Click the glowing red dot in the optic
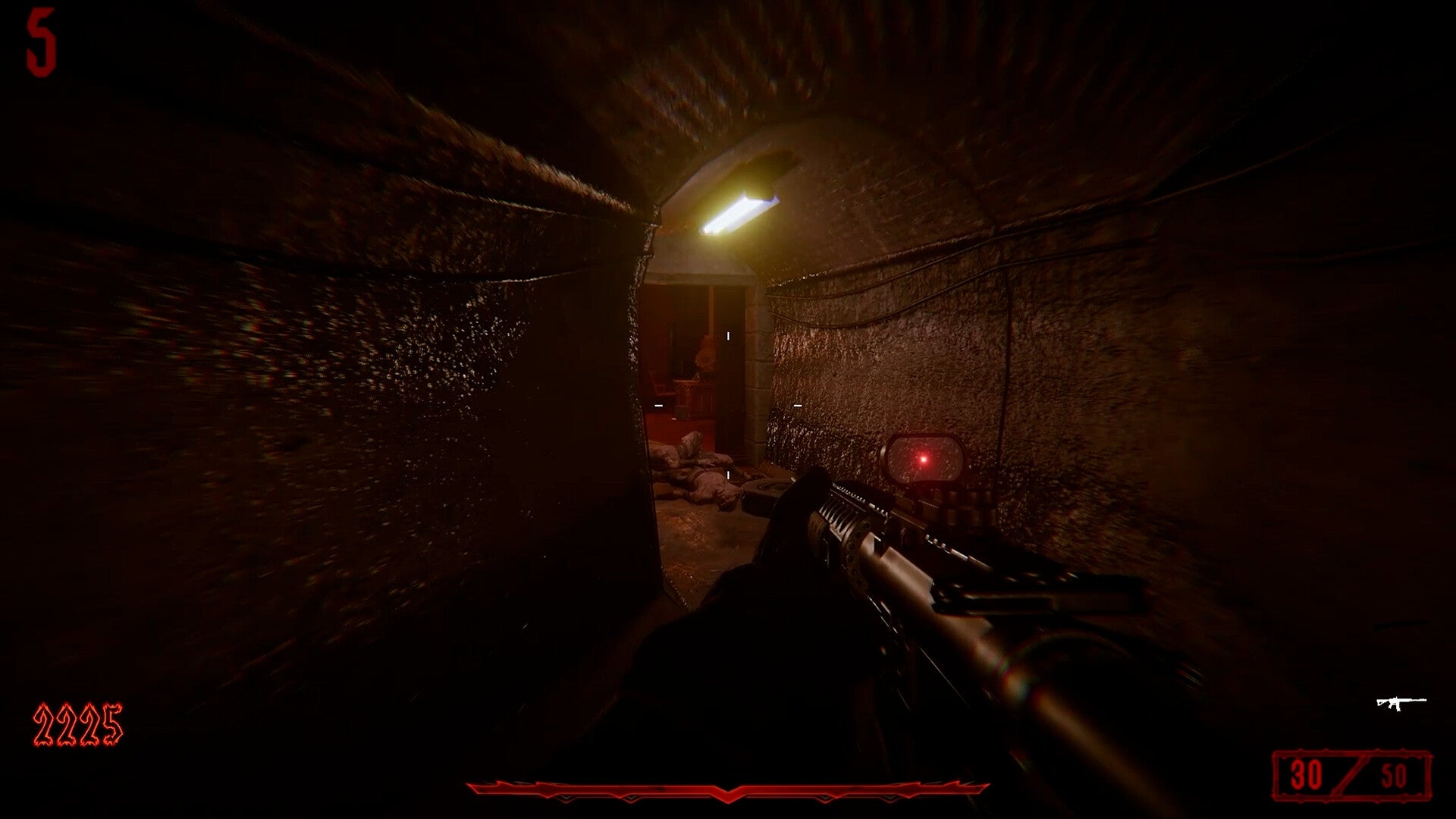 click(x=922, y=459)
